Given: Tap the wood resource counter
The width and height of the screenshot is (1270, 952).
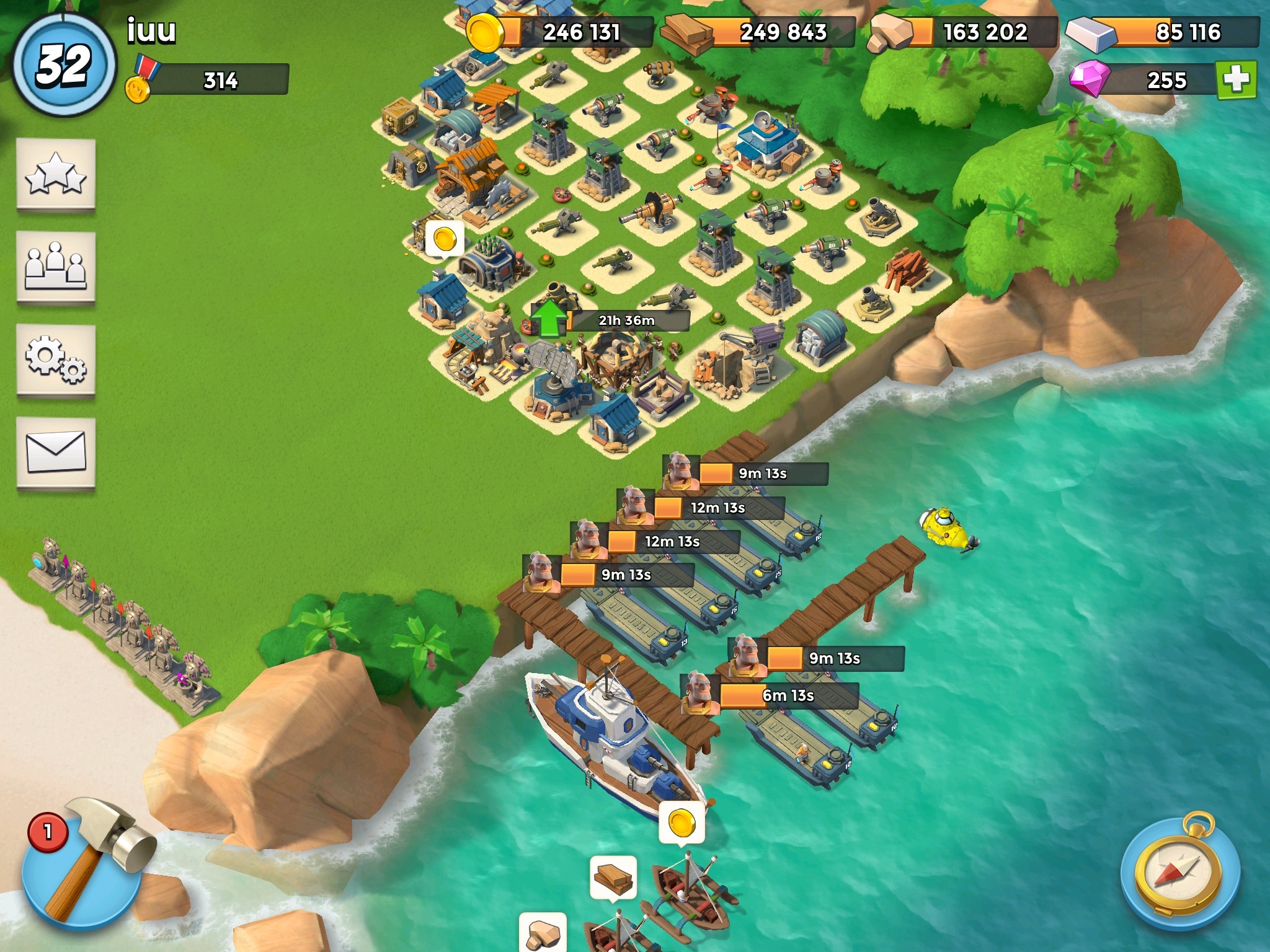Looking at the screenshot, I should (x=760, y=32).
